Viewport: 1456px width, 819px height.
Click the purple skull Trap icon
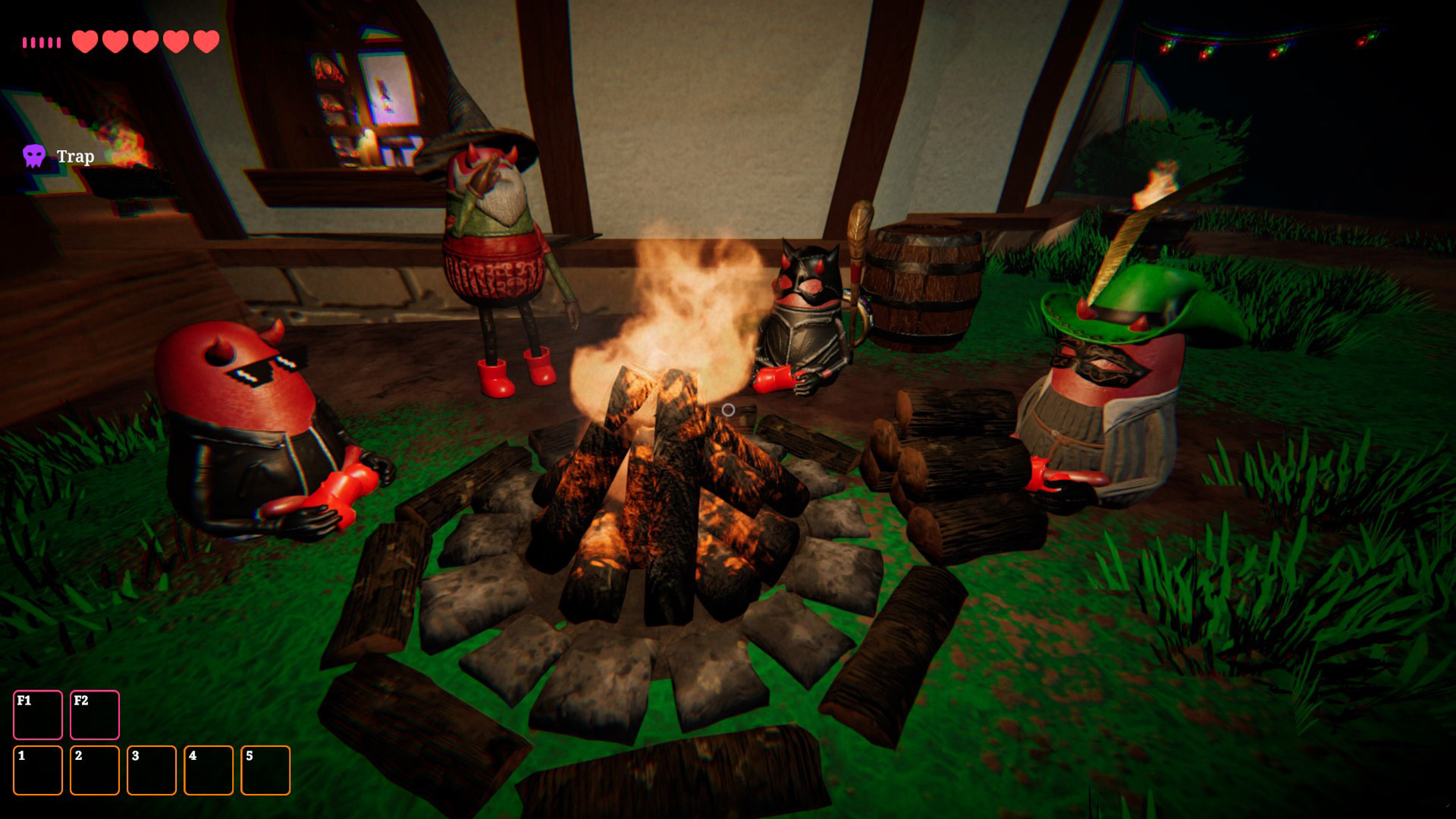pyautogui.click(x=34, y=156)
